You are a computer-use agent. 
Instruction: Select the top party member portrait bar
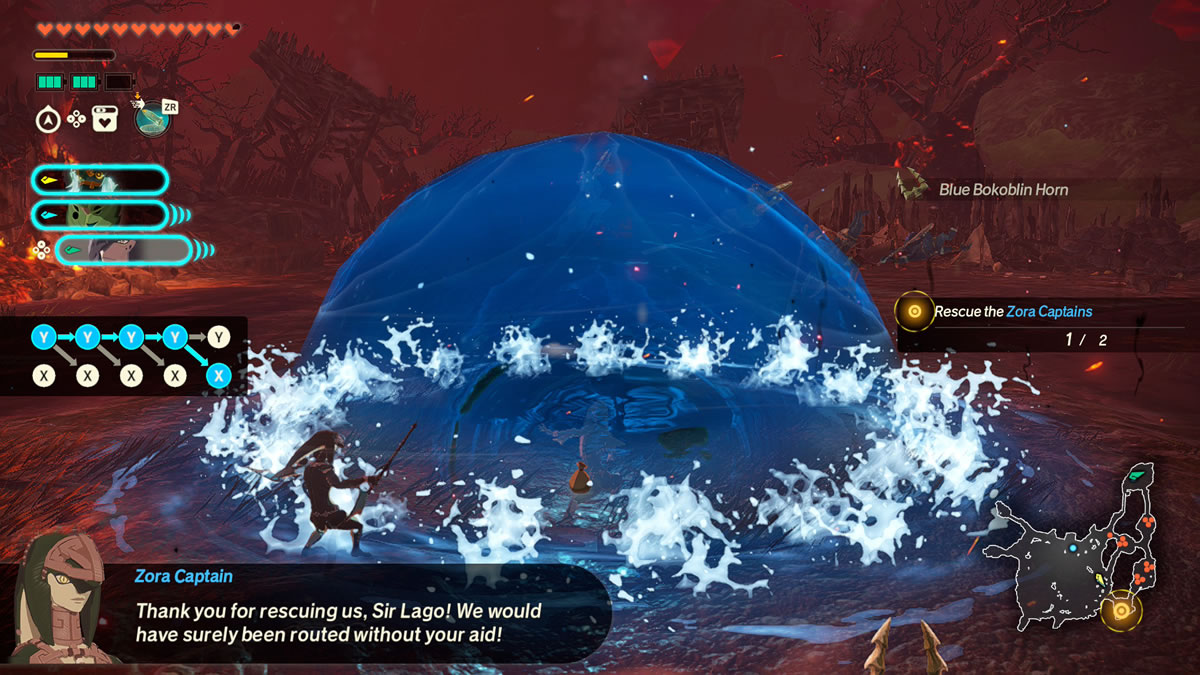(99, 180)
